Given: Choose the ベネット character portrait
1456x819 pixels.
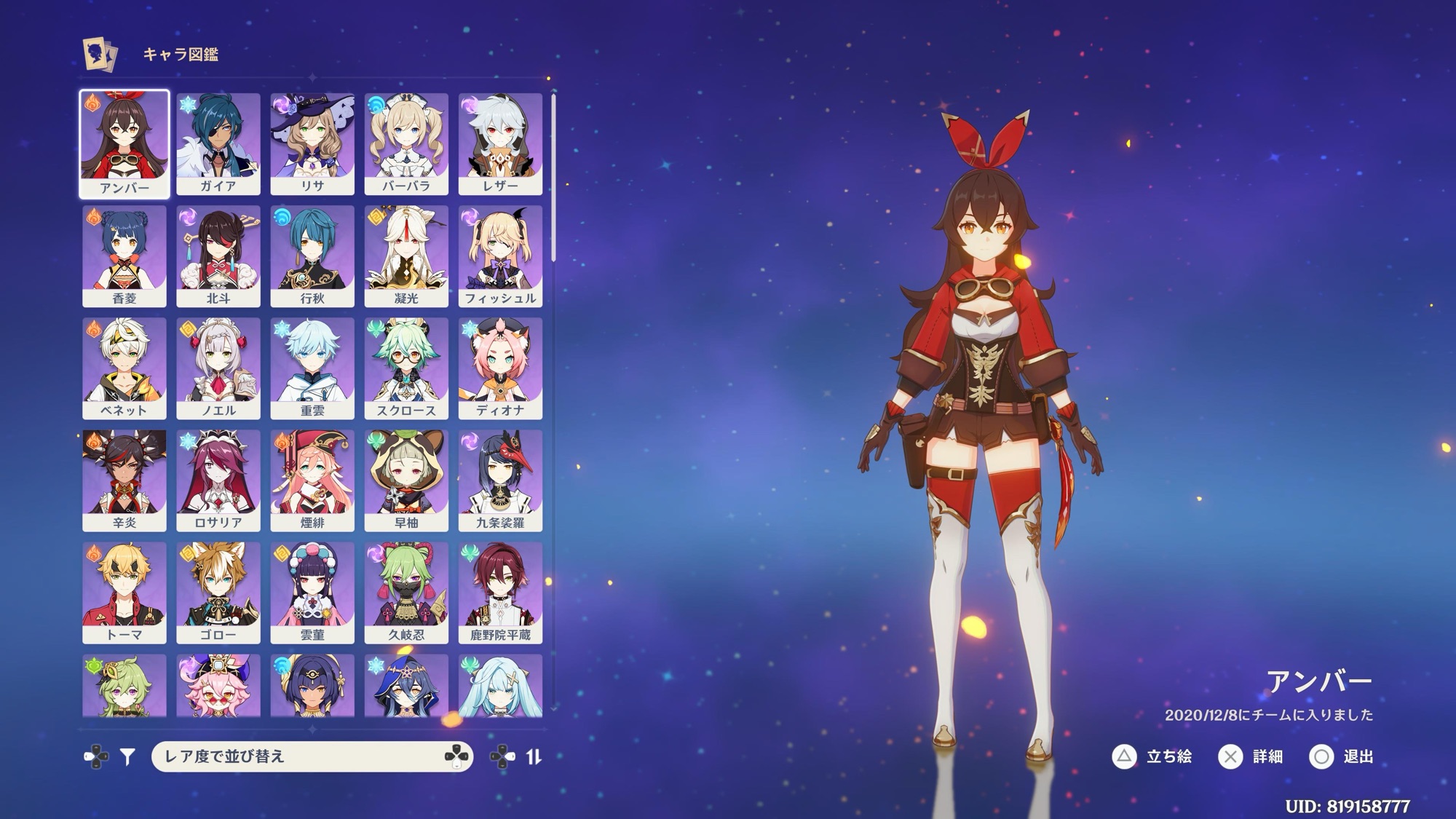Looking at the screenshot, I should coord(124,368).
